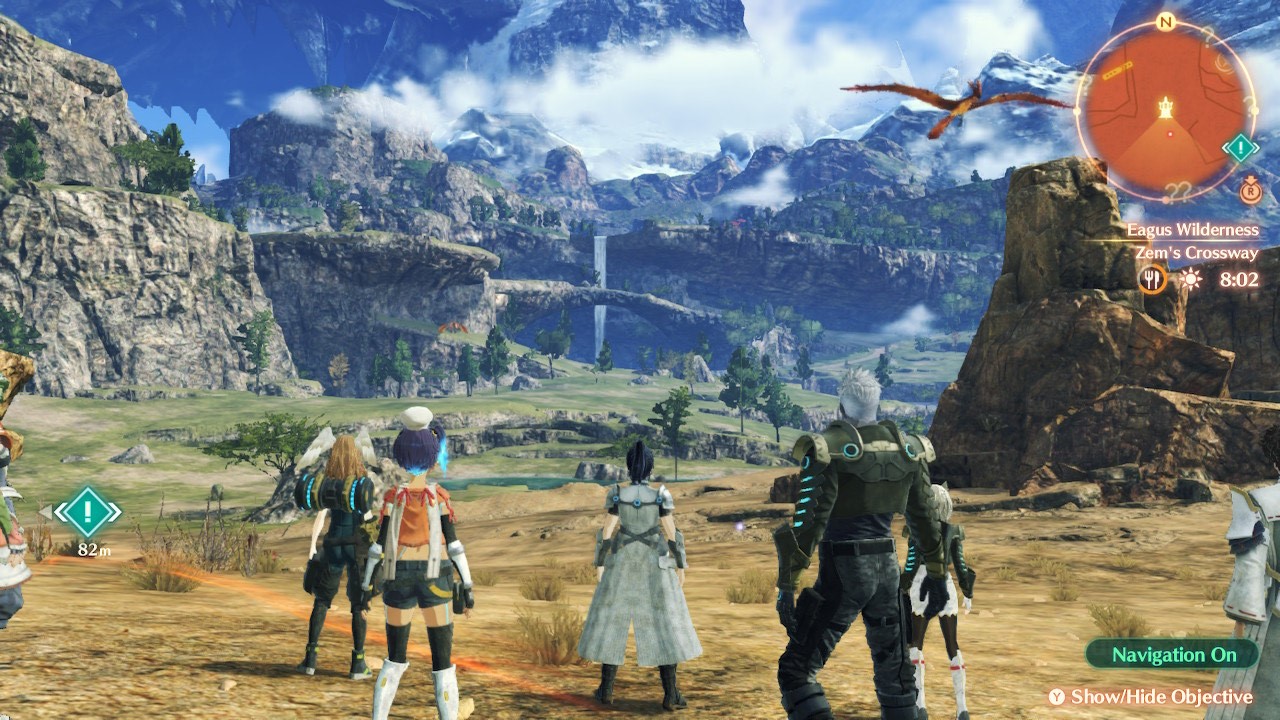This screenshot has width=1280, height=720.
Task: Click the north compass marker on minimap
Action: pos(1164,22)
